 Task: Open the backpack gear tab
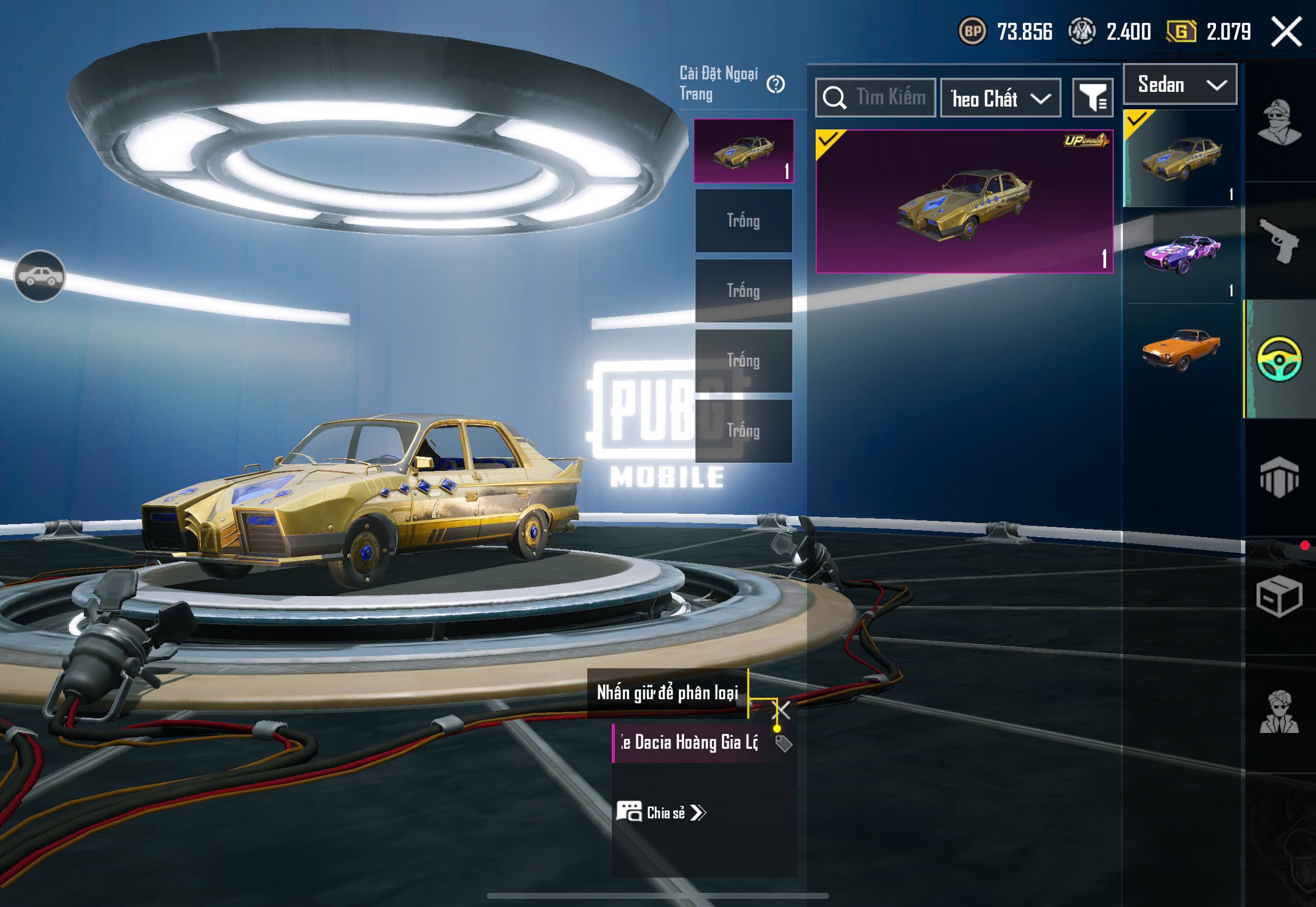coord(1279,477)
